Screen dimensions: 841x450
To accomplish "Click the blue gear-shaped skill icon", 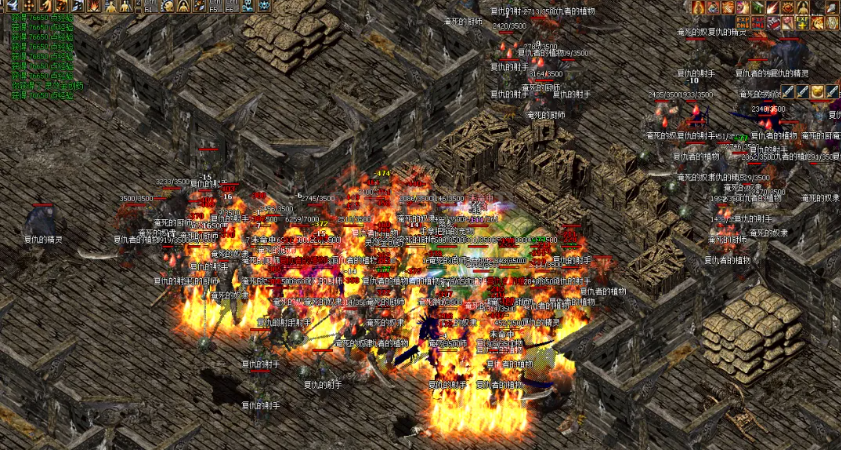I will coord(265,6).
